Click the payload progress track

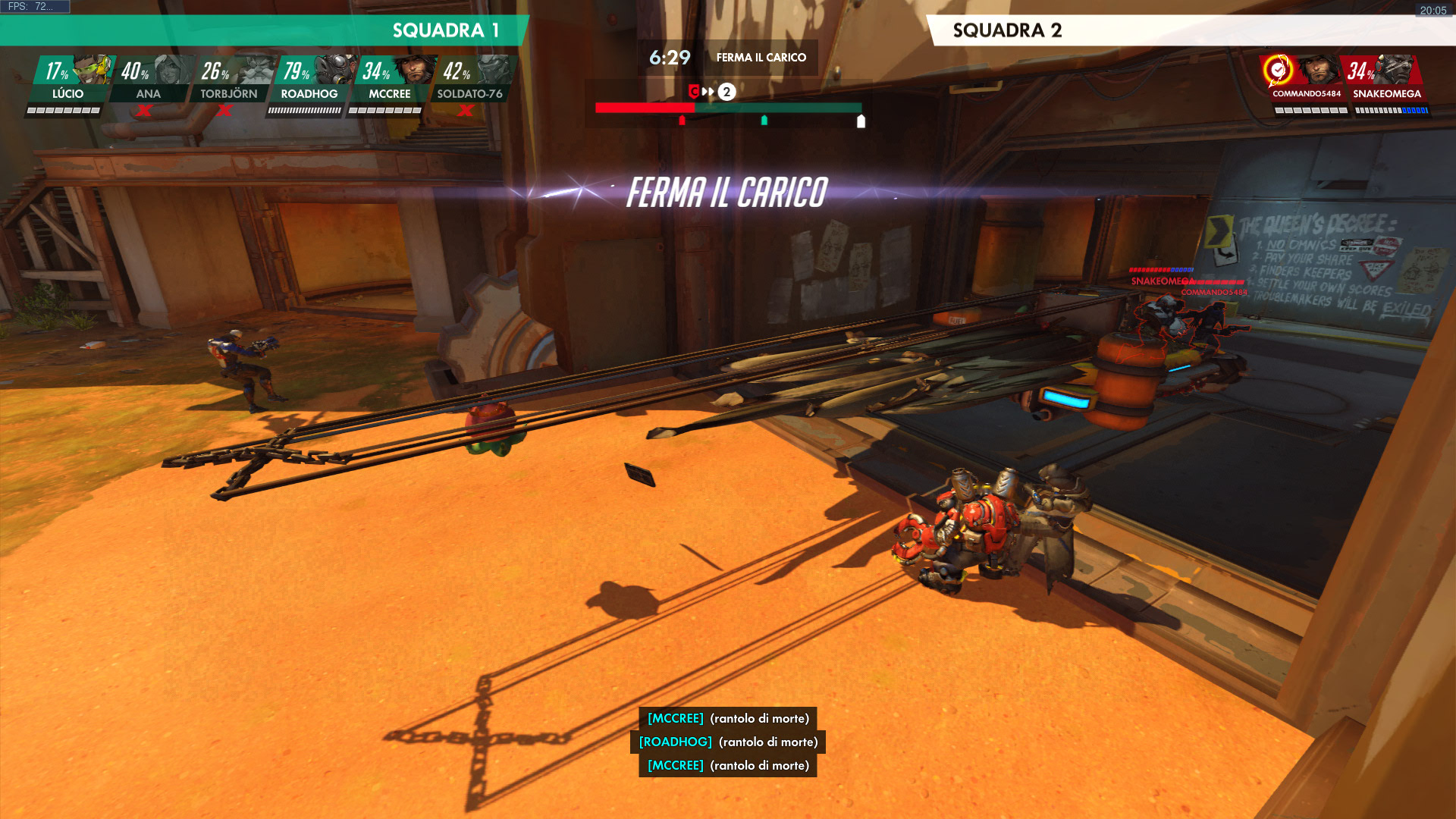pos(728,108)
